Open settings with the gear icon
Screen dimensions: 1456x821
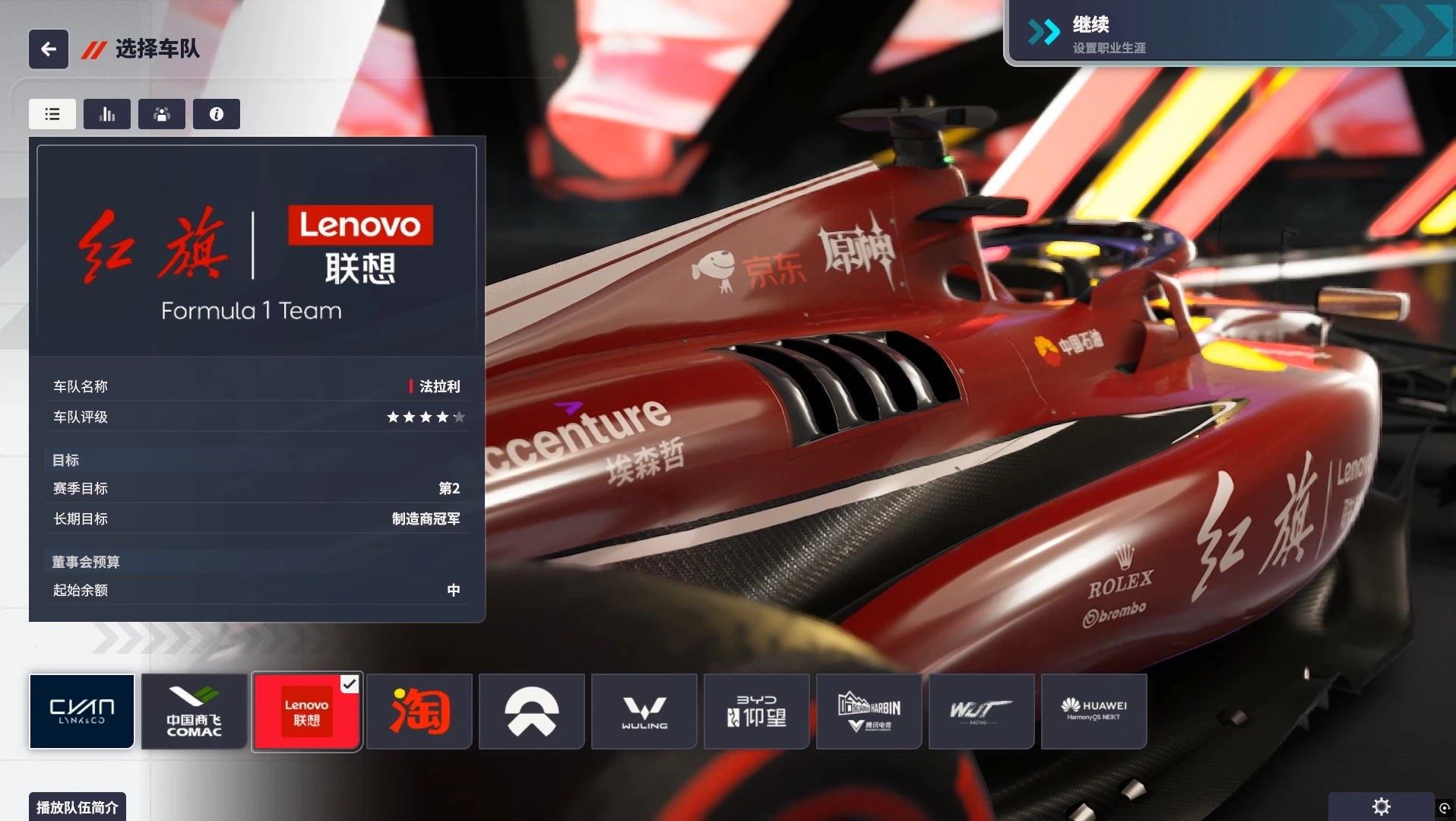point(1381,807)
